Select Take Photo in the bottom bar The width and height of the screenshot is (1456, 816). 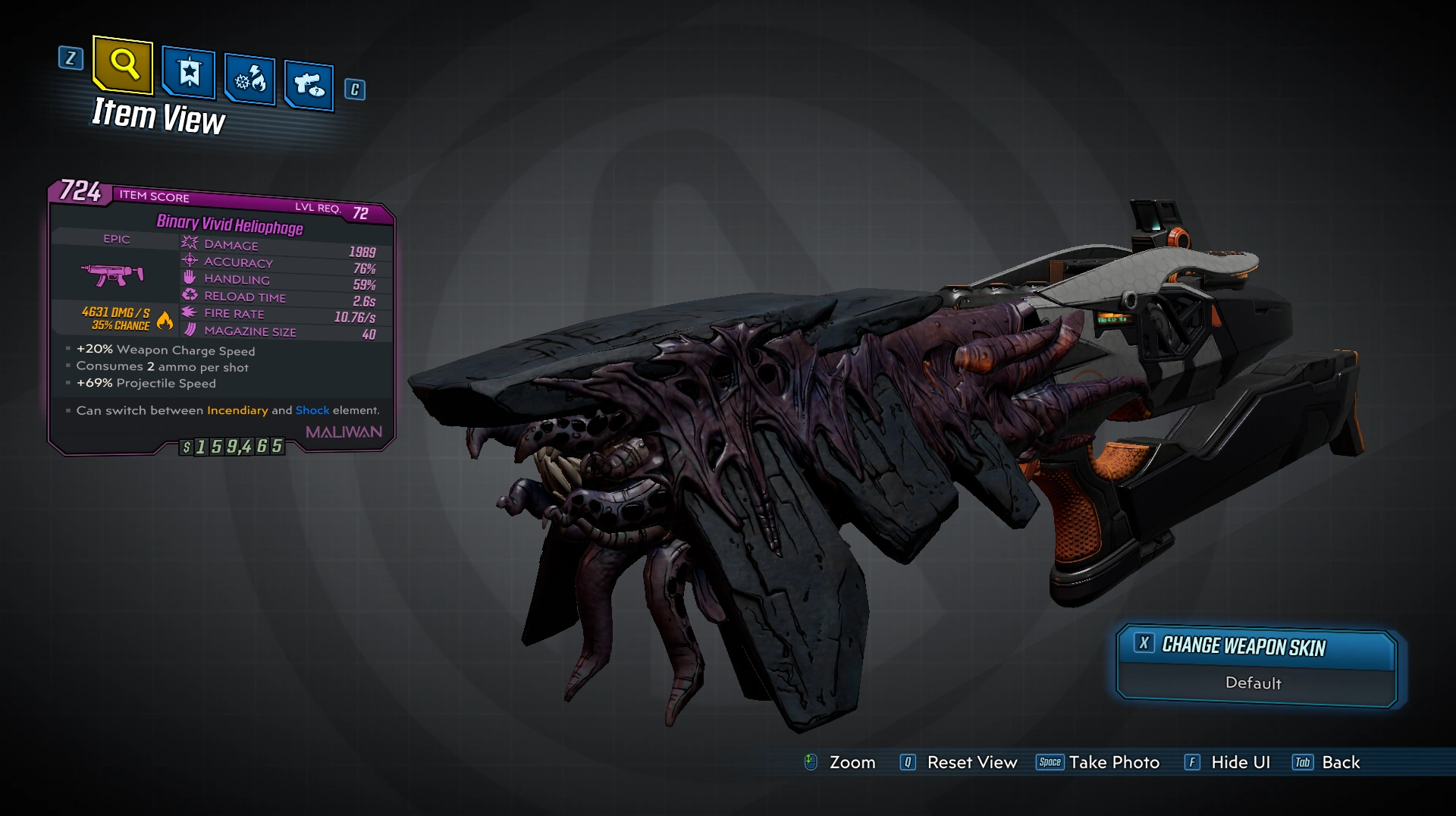click(x=1098, y=762)
